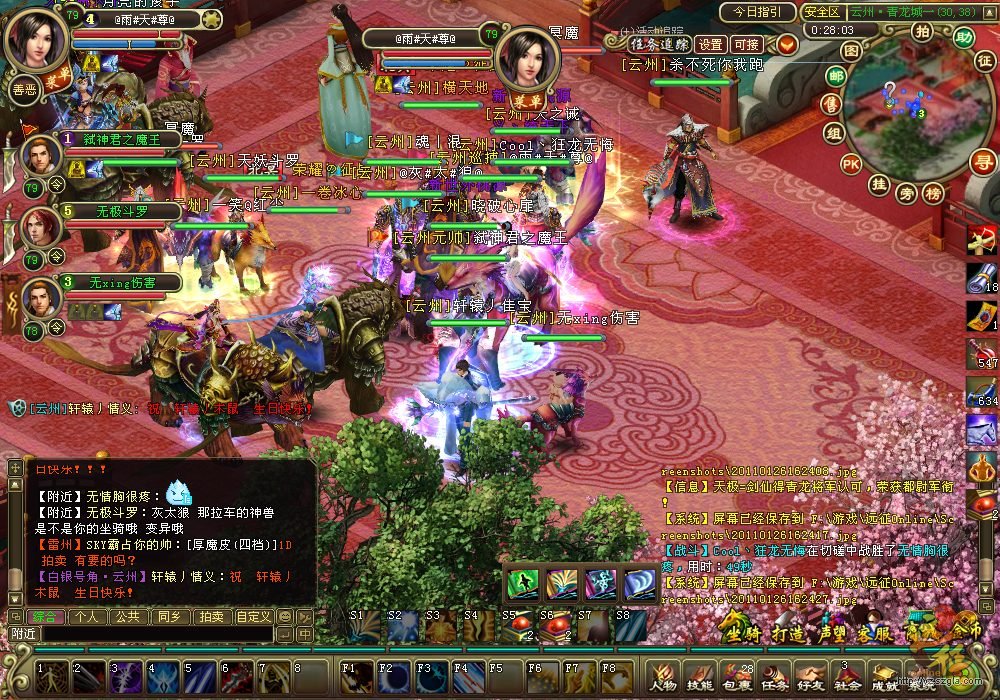Screen dimensions: 1000x700
Task: Click the 寻 pathfinding button
Action: pos(984,161)
